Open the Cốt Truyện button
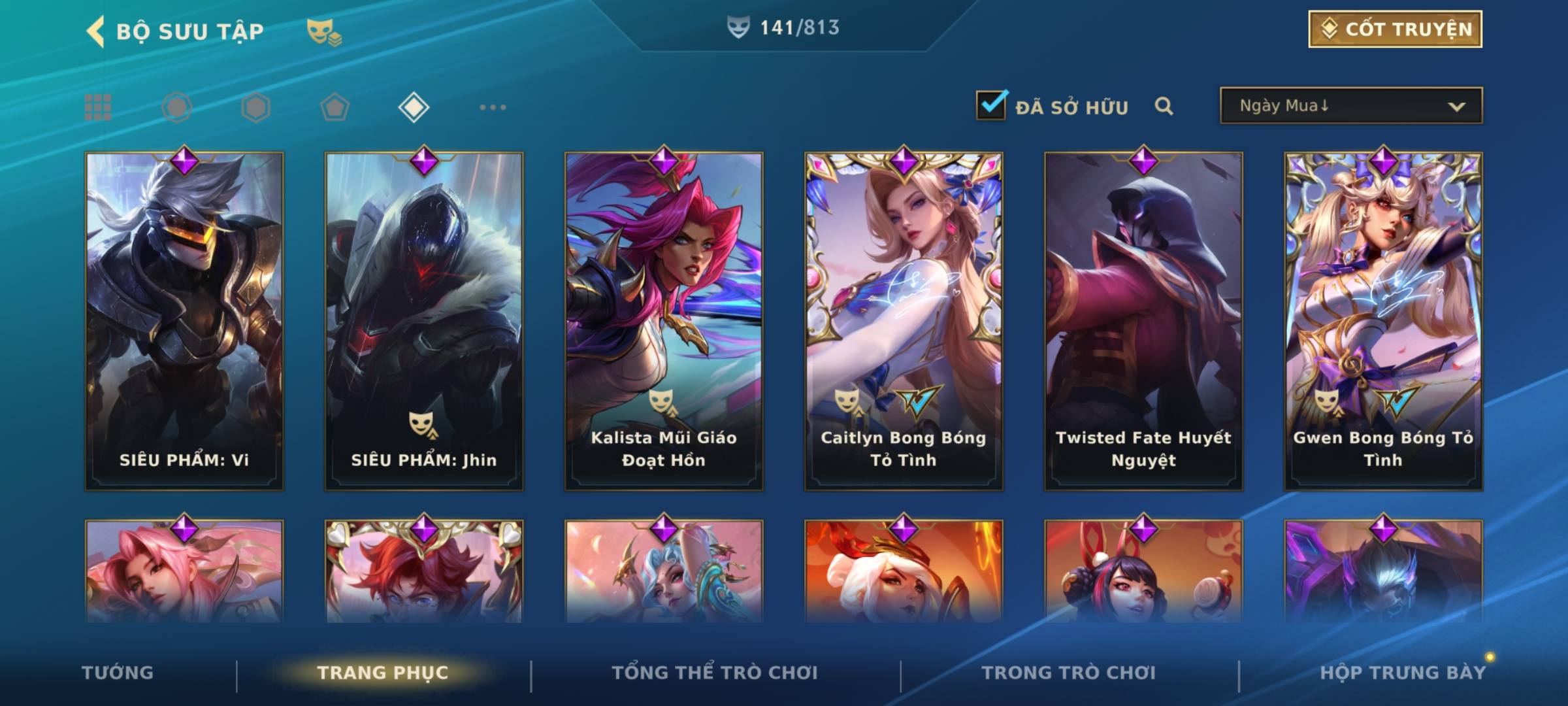This screenshot has height=706, width=1568. tap(1395, 29)
